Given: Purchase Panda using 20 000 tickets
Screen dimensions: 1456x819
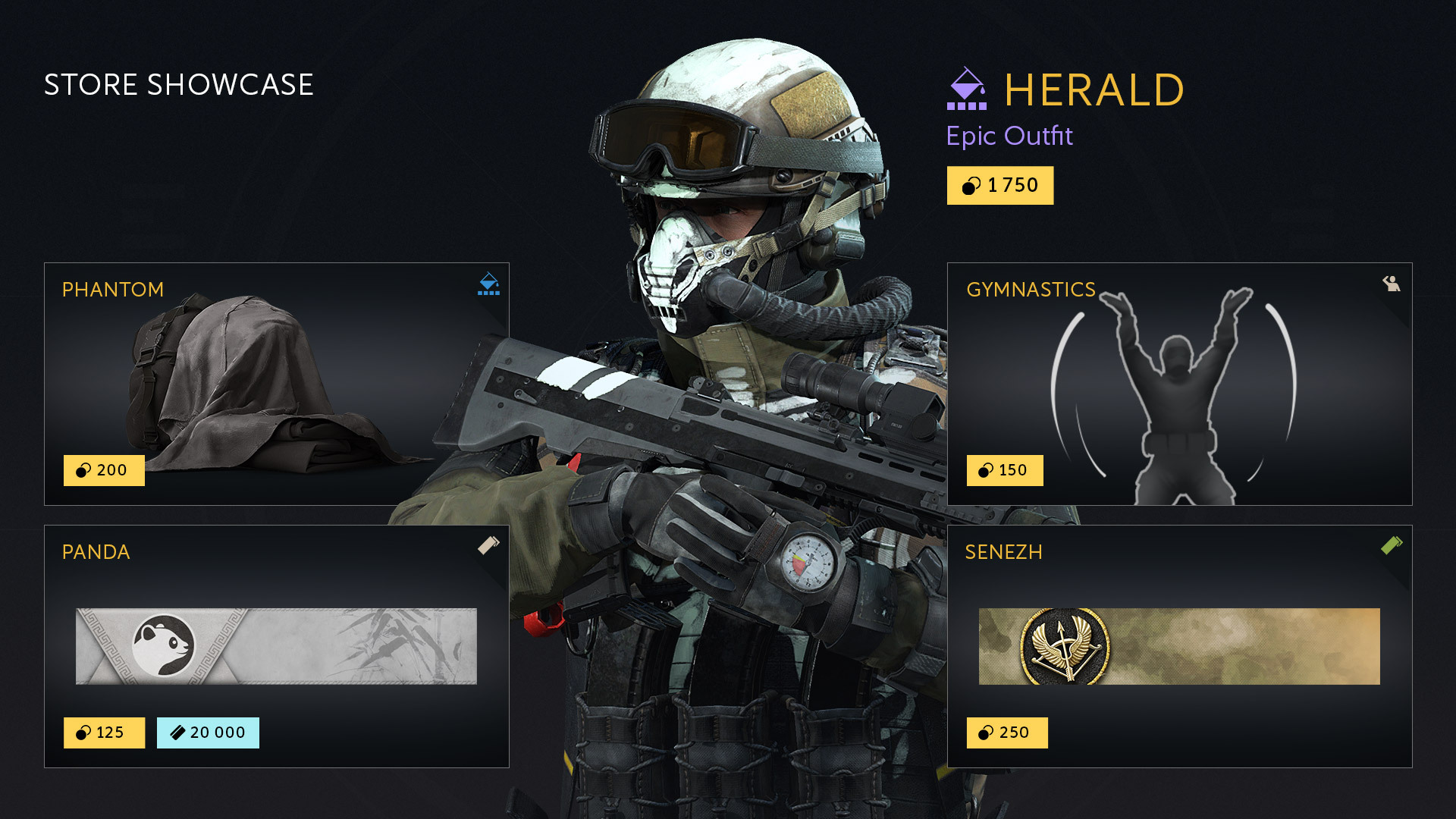Looking at the screenshot, I should tap(208, 733).
